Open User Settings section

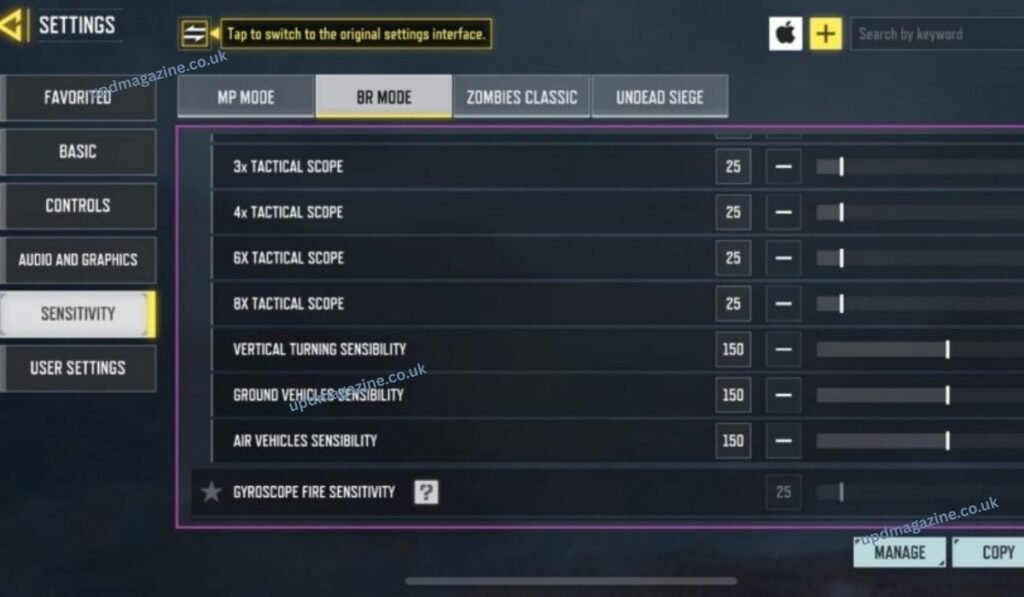[x=78, y=368]
